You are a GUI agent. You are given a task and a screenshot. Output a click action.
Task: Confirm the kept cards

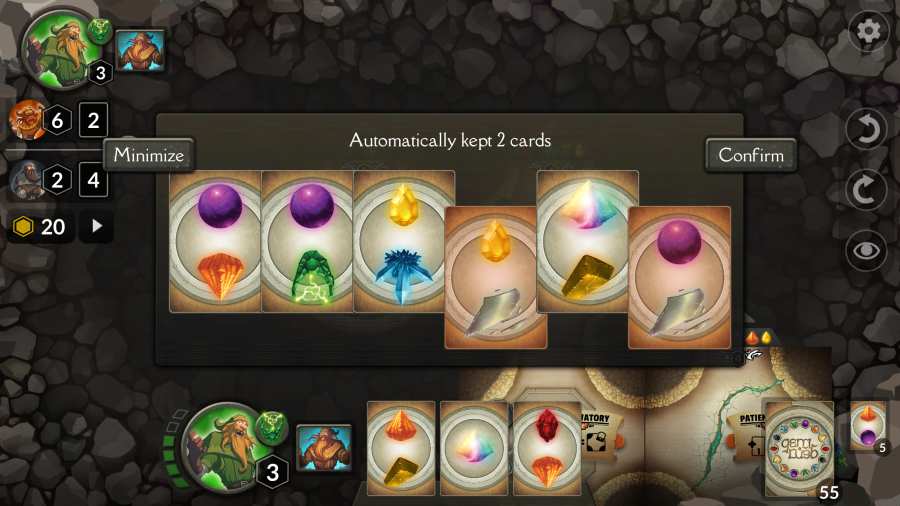[750, 155]
